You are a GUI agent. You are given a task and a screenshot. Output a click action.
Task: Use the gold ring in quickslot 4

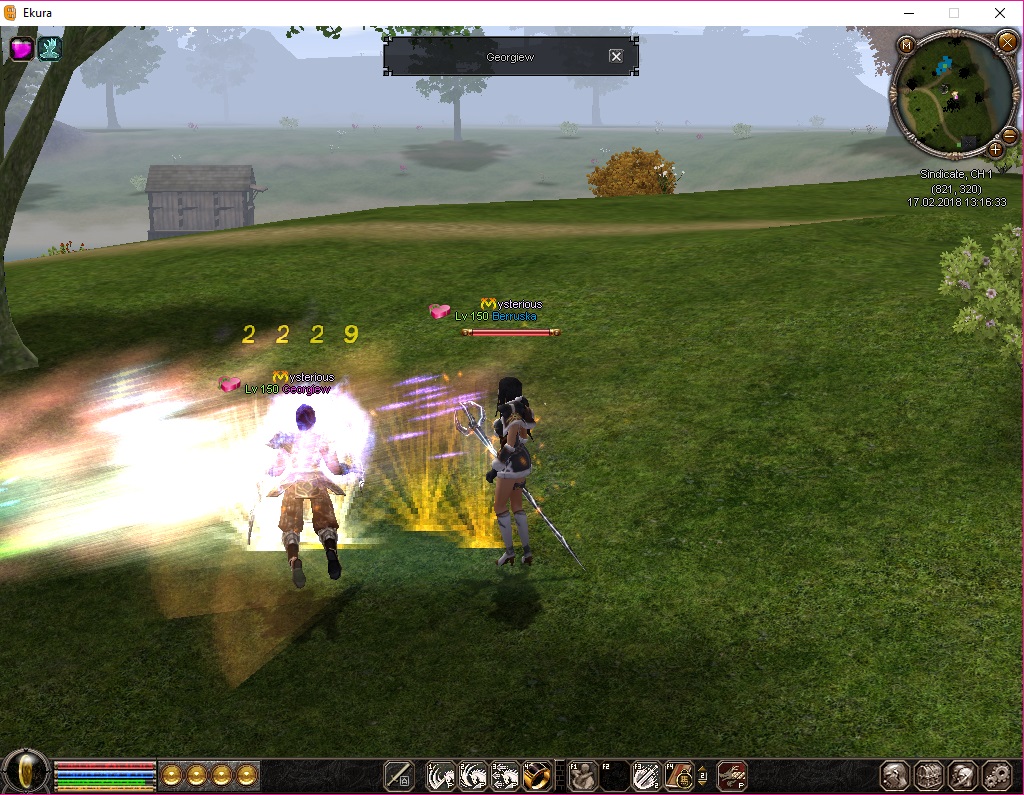coord(535,775)
